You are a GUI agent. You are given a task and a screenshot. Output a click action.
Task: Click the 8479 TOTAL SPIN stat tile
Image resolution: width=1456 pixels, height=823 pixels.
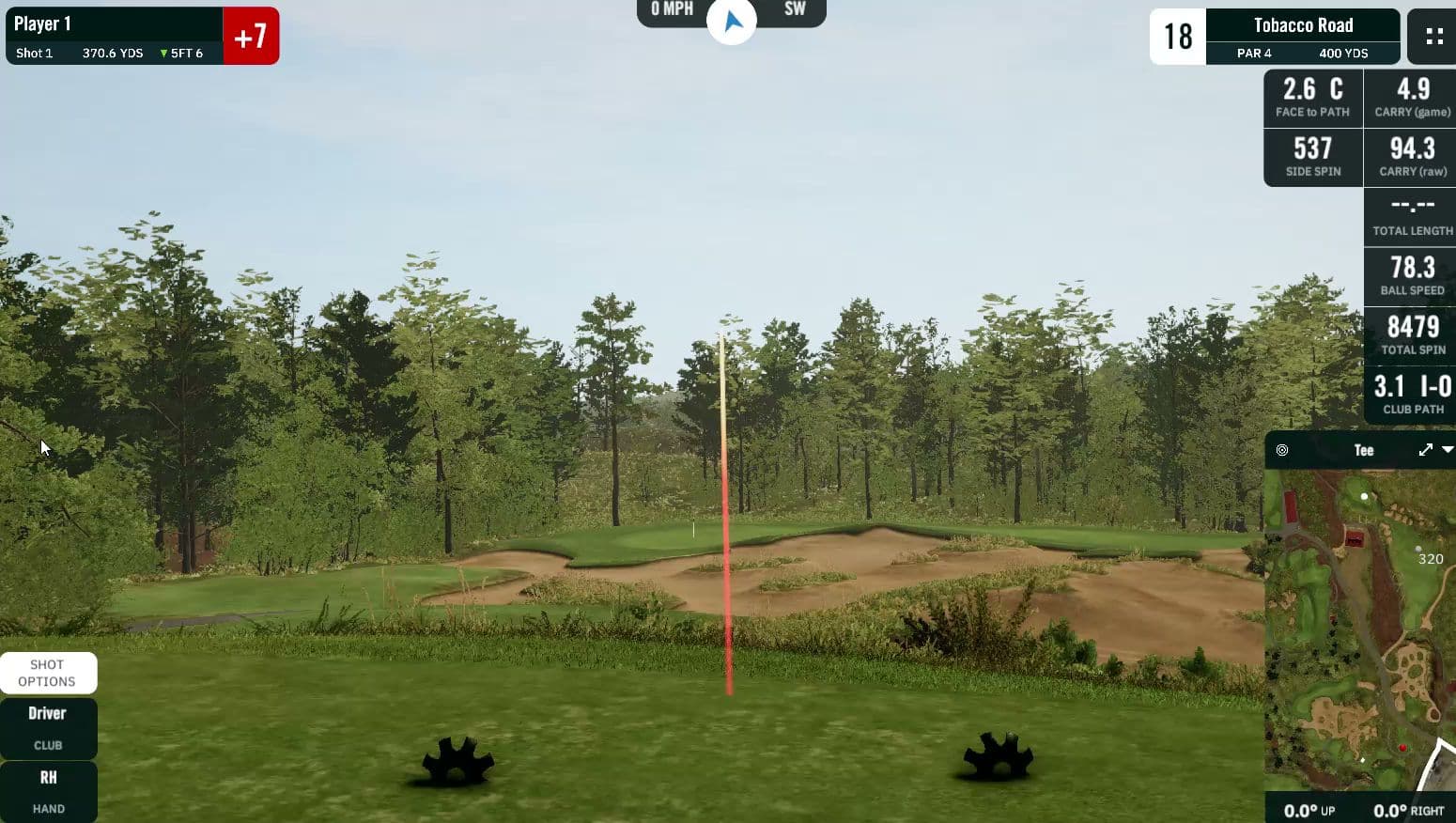click(1410, 335)
